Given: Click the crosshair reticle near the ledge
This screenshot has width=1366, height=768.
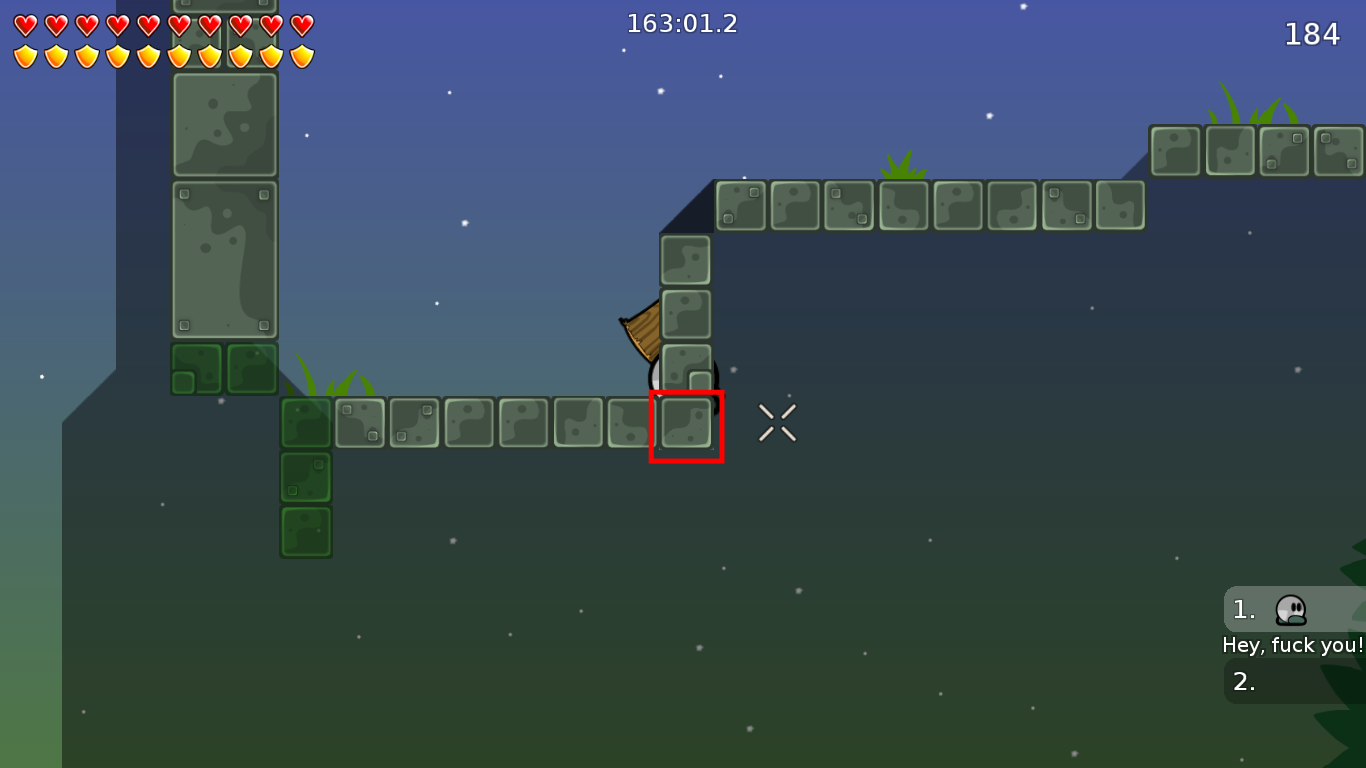Looking at the screenshot, I should [777, 421].
